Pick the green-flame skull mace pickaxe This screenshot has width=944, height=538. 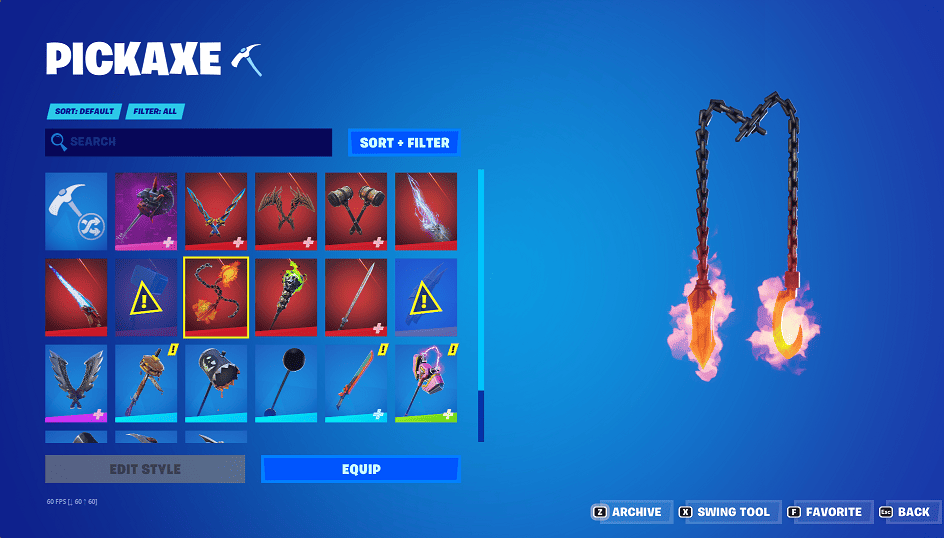click(286, 297)
